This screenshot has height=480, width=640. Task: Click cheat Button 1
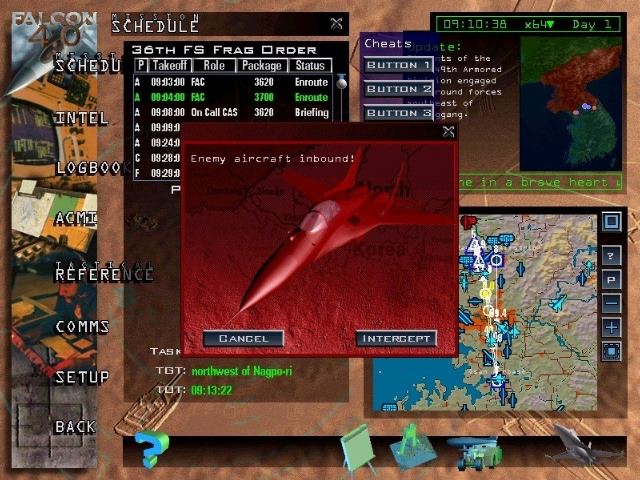(x=398, y=66)
